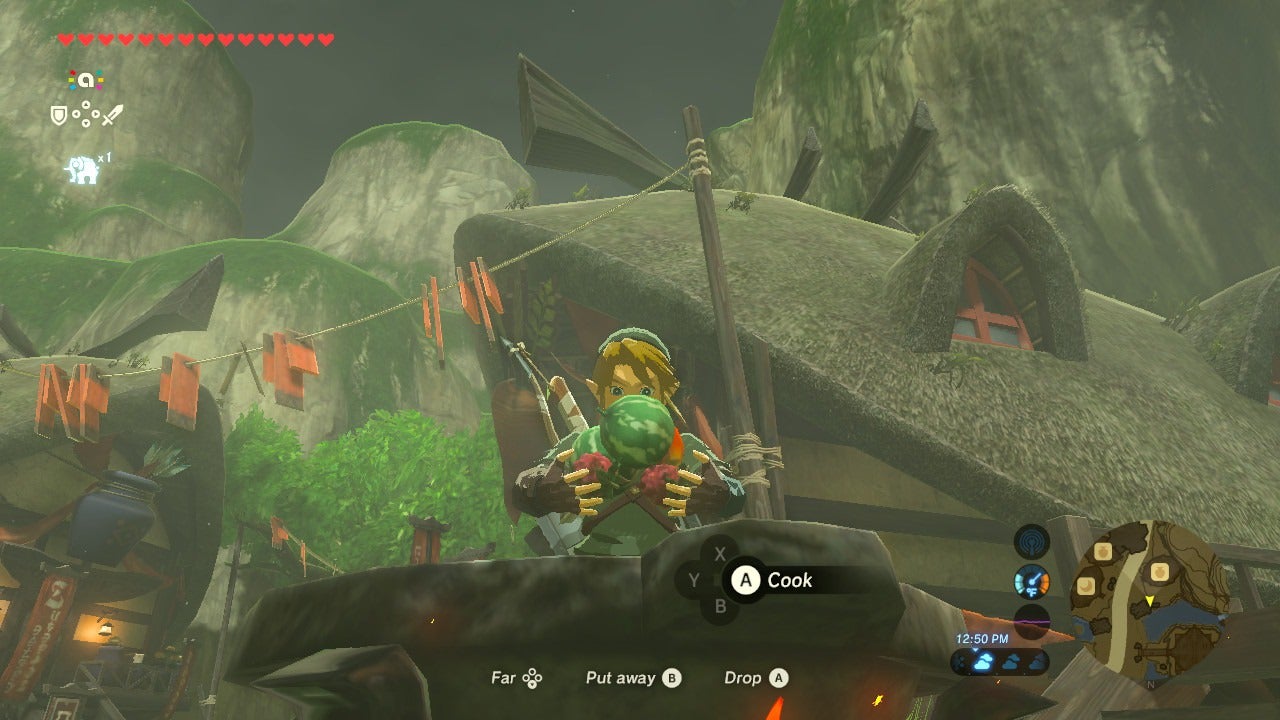
Task: Click the darkest cloud at the forecast's right end
Action: click(1036, 662)
